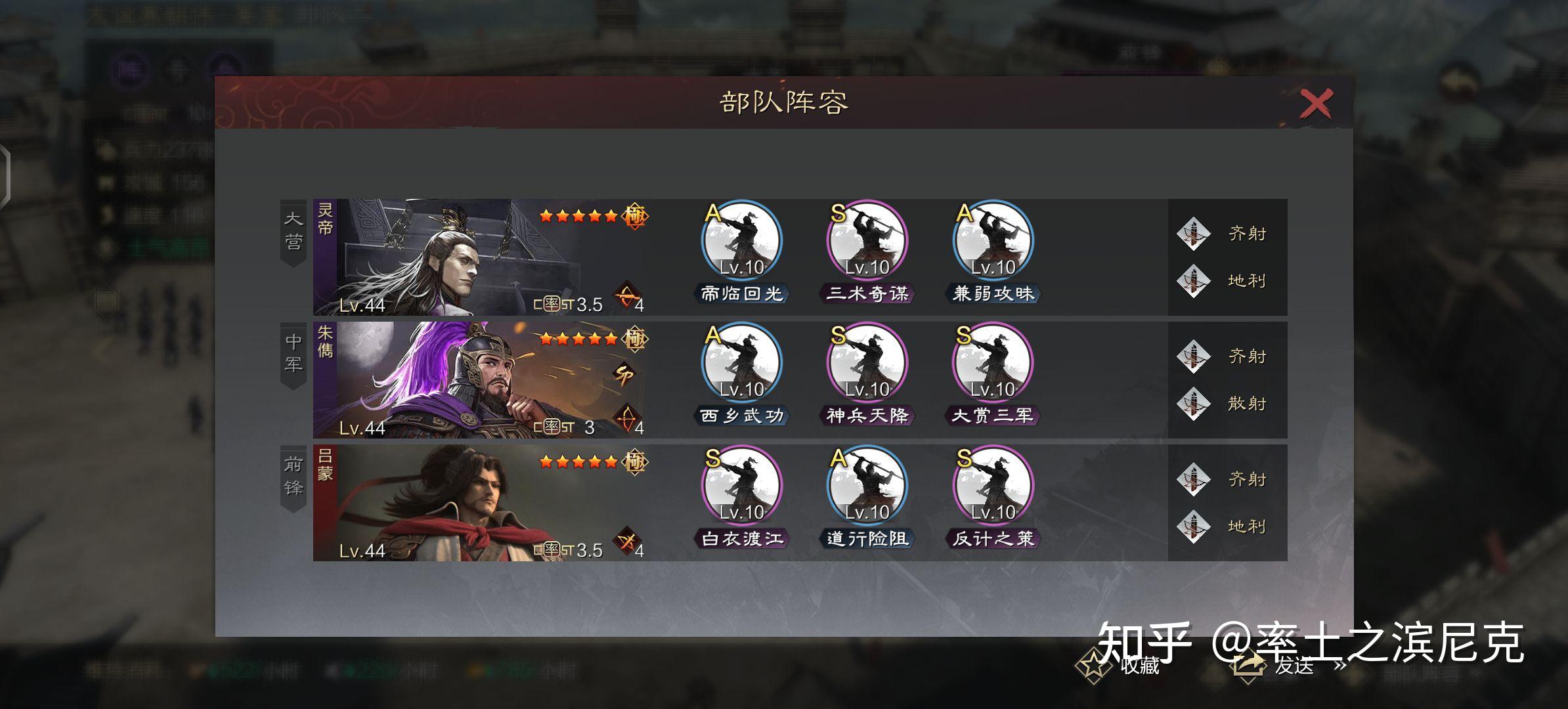This screenshot has height=709, width=1568.
Task: View the 神兵天降 skill
Action: point(867,364)
